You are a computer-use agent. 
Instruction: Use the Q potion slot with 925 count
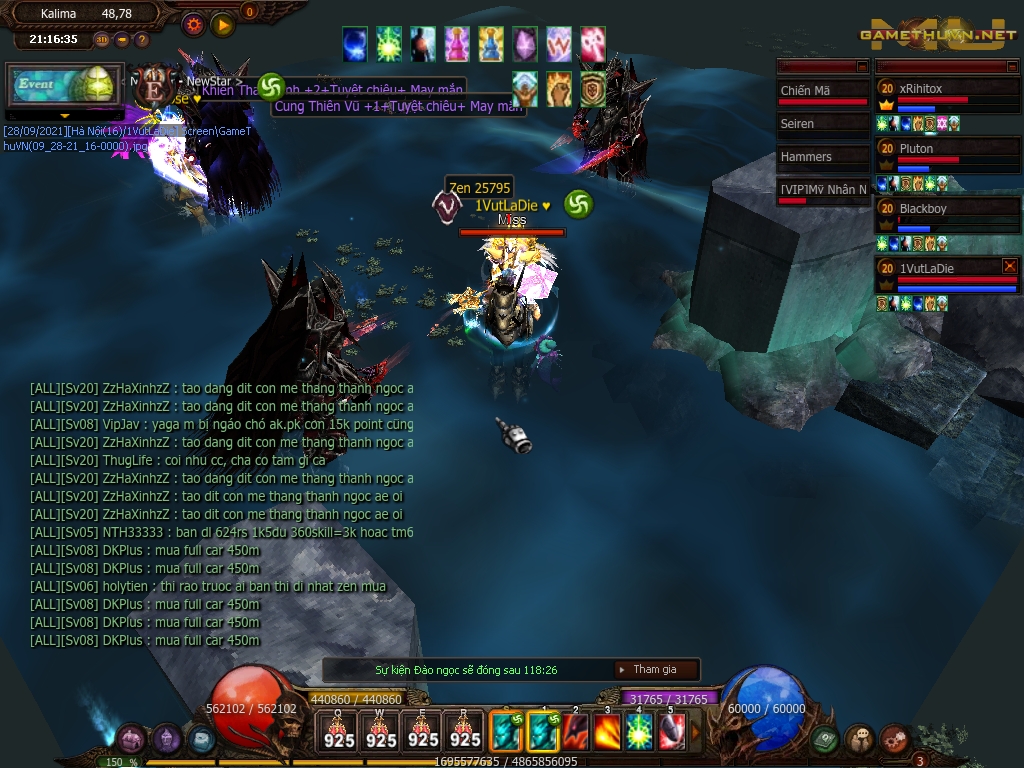[339, 730]
